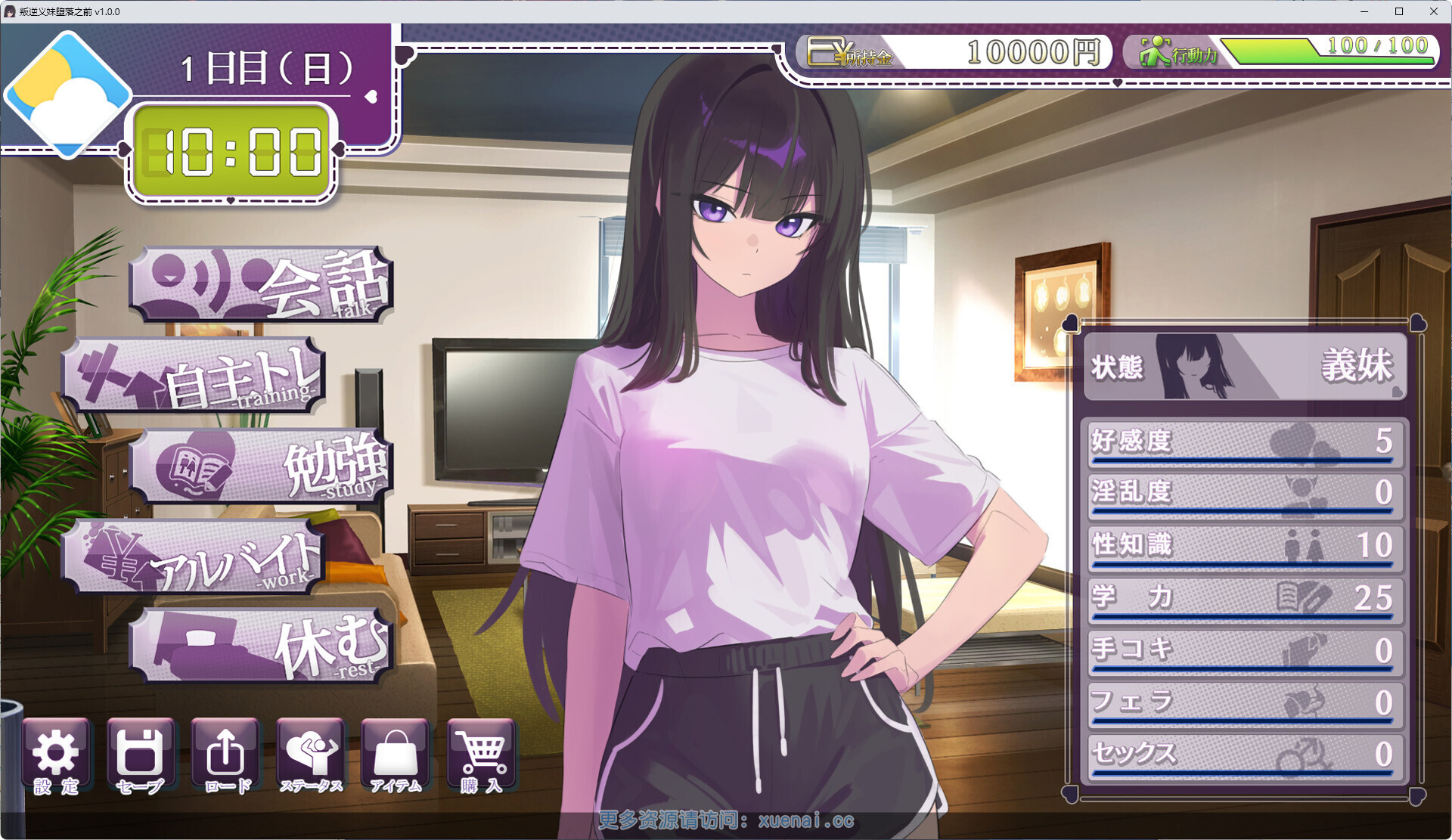This screenshot has height=840, width=1452.
Task: Show the ステータス status screen
Action: 311,757
